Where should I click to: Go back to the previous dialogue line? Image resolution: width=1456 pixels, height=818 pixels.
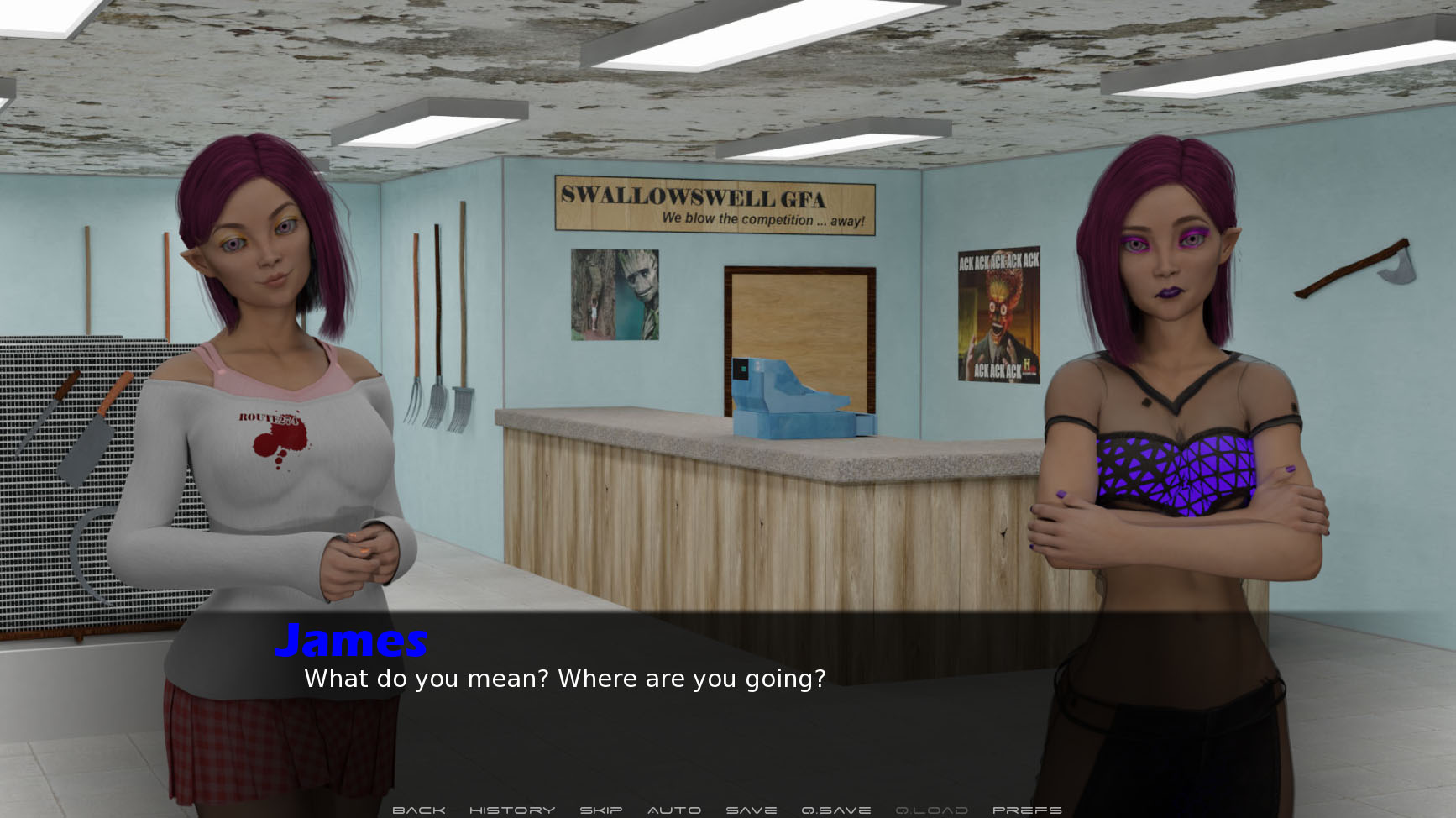pos(418,810)
